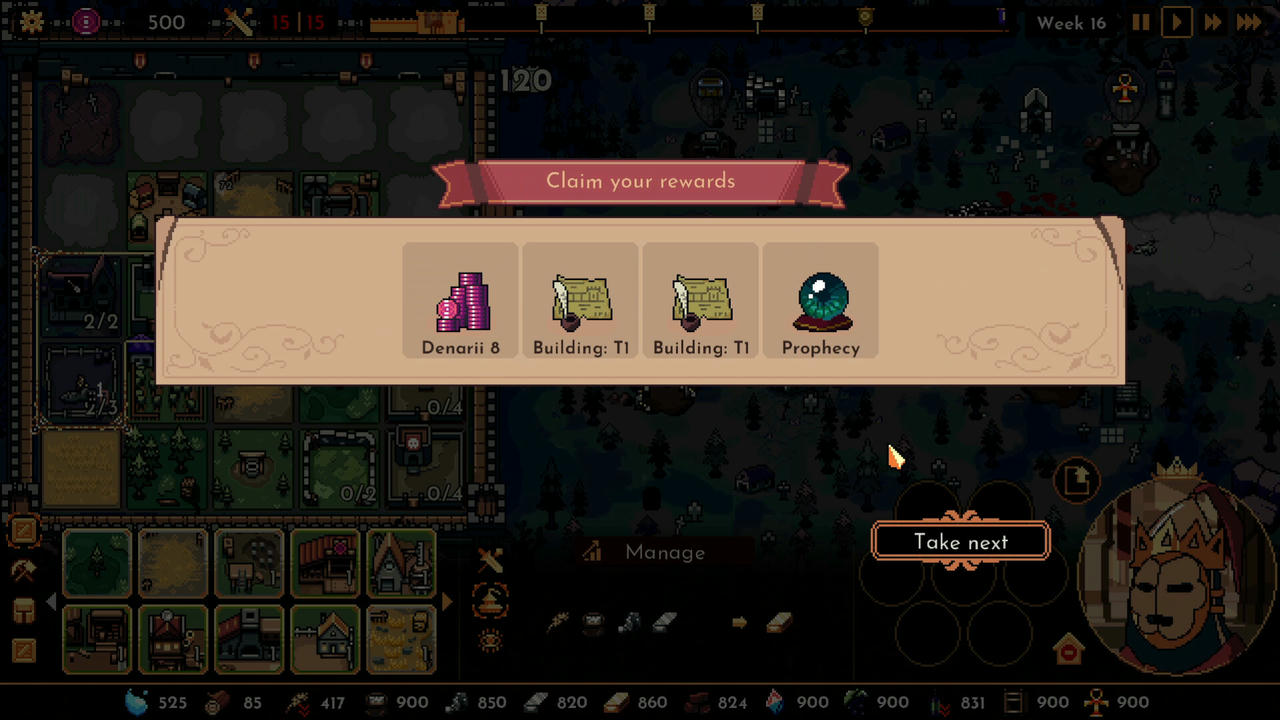Screen dimensions: 1280x720
Task: Select the Denarii 8 reward
Action: [460, 300]
